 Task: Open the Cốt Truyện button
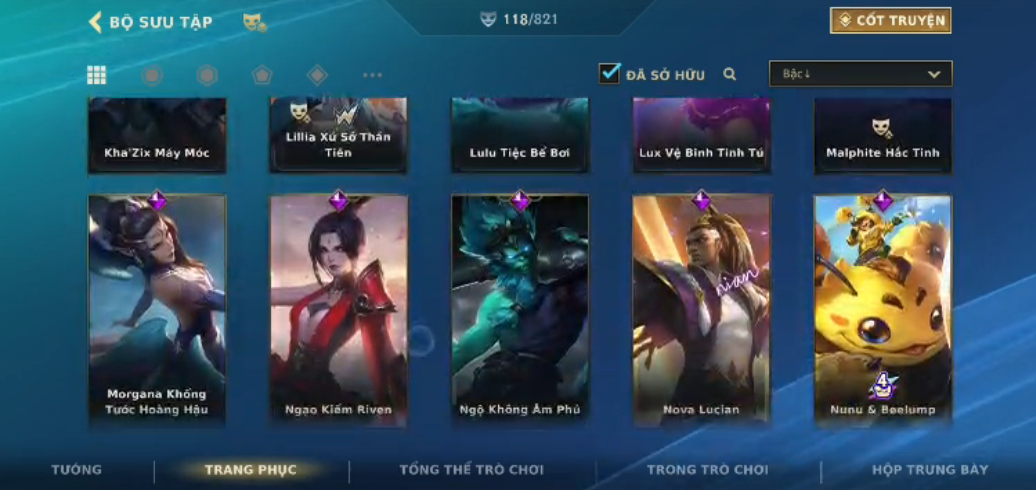coord(890,20)
